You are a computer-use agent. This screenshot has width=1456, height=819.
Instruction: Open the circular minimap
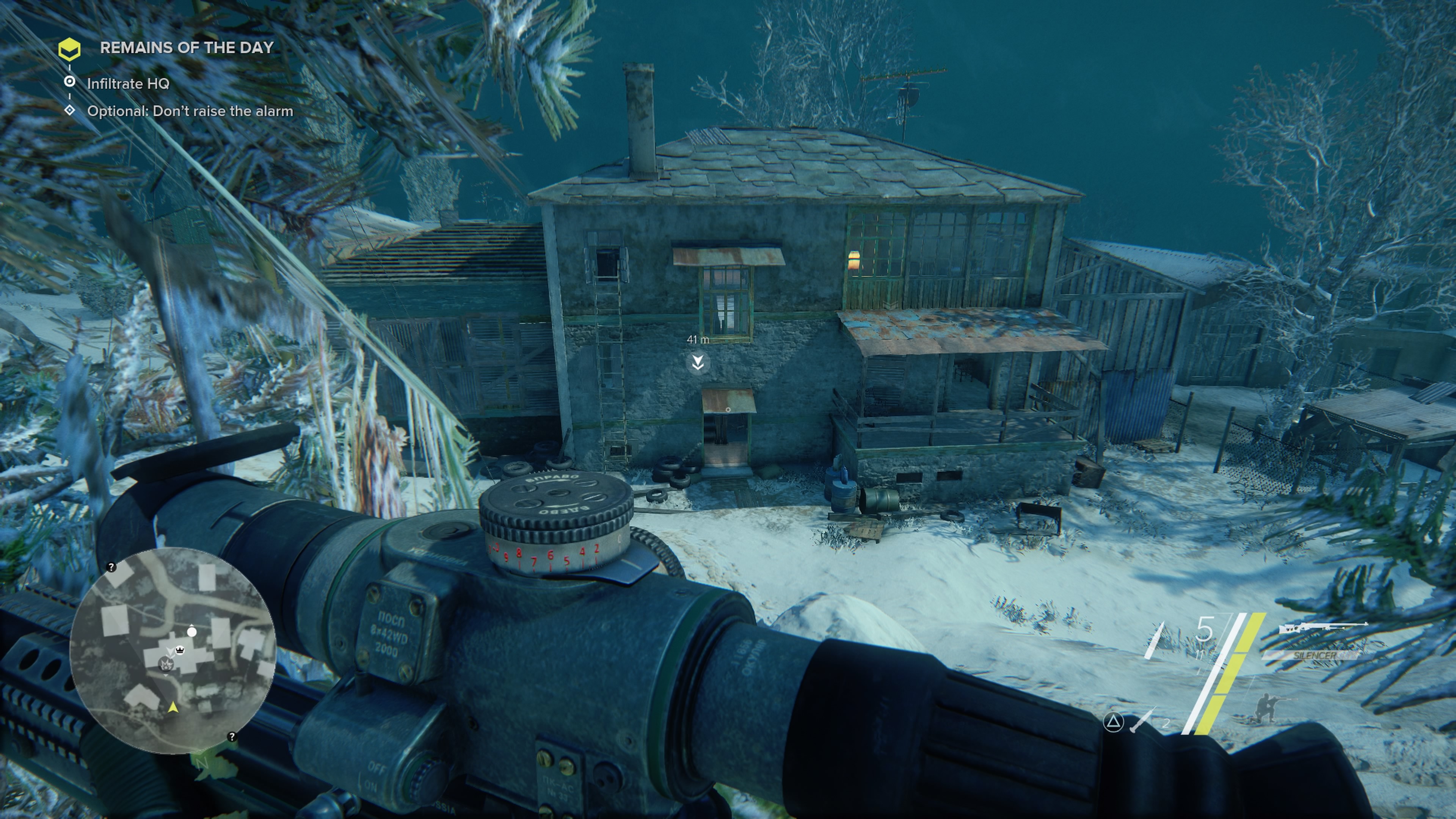point(173,650)
